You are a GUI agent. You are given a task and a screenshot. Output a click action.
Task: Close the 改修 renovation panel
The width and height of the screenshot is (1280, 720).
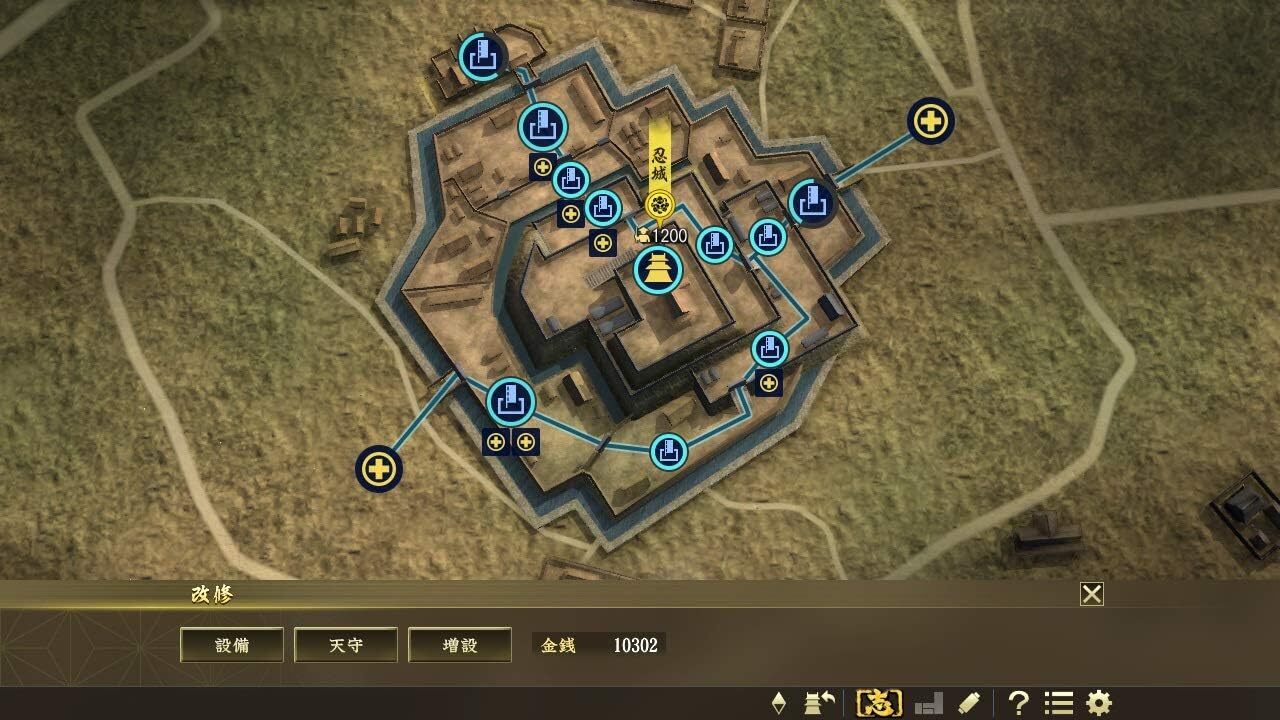(x=1092, y=593)
